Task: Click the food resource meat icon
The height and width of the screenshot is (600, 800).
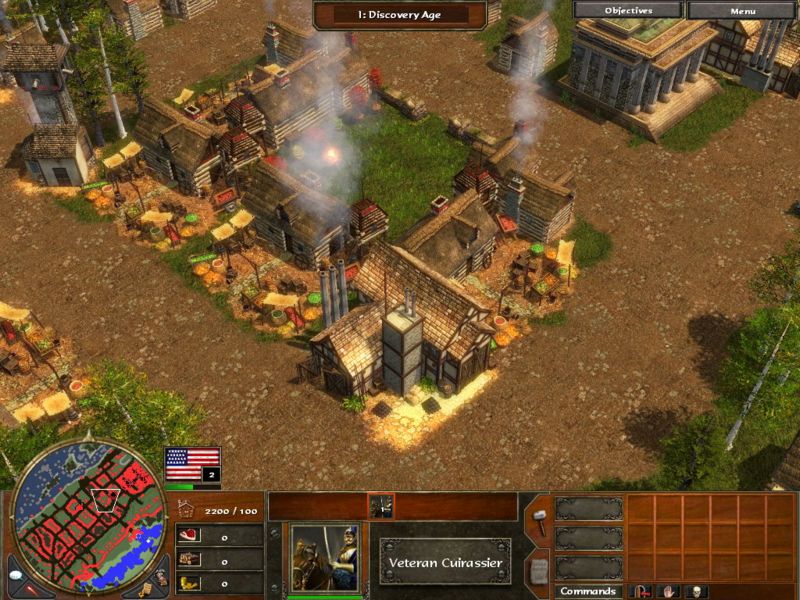Action: click(188, 536)
